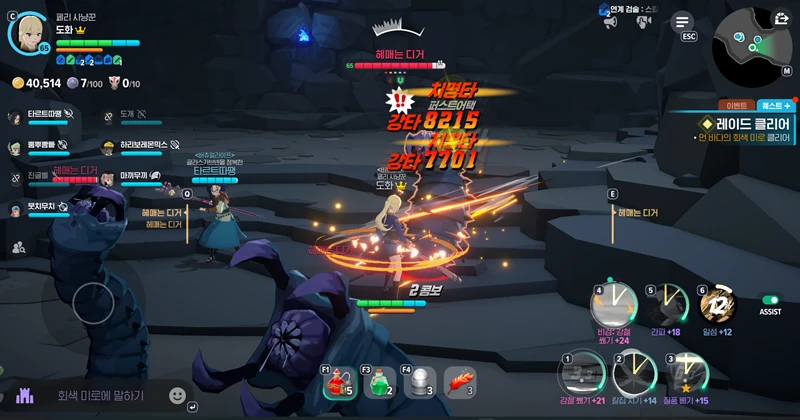
Task: Switch to the 이벤트 tab
Action: click(x=737, y=105)
